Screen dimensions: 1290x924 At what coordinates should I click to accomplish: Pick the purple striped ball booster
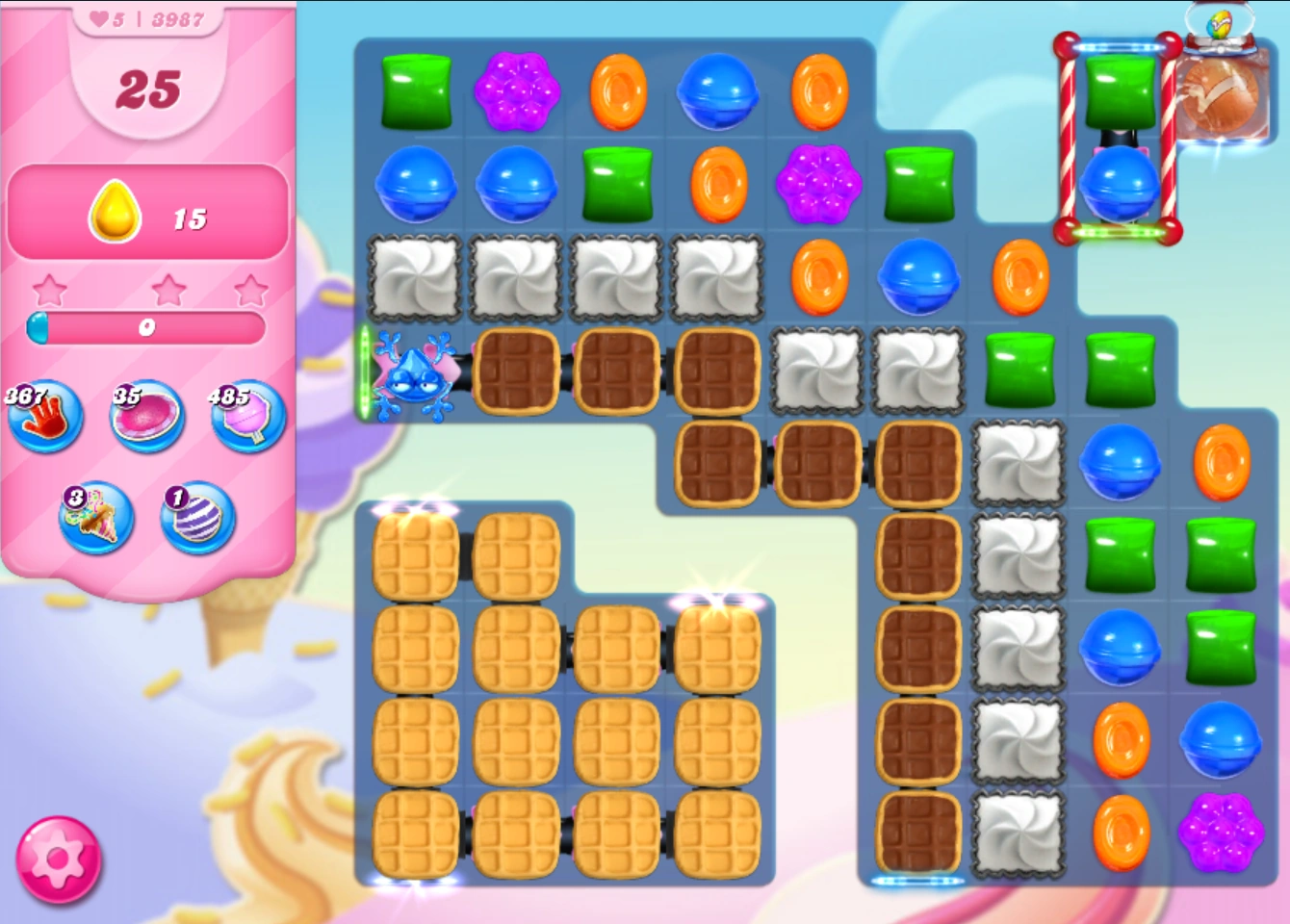point(195,520)
